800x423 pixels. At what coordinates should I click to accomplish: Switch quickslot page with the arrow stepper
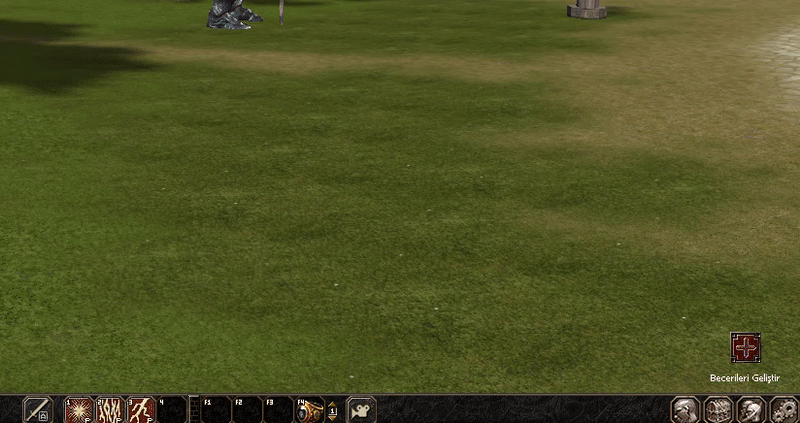[333, 410]
